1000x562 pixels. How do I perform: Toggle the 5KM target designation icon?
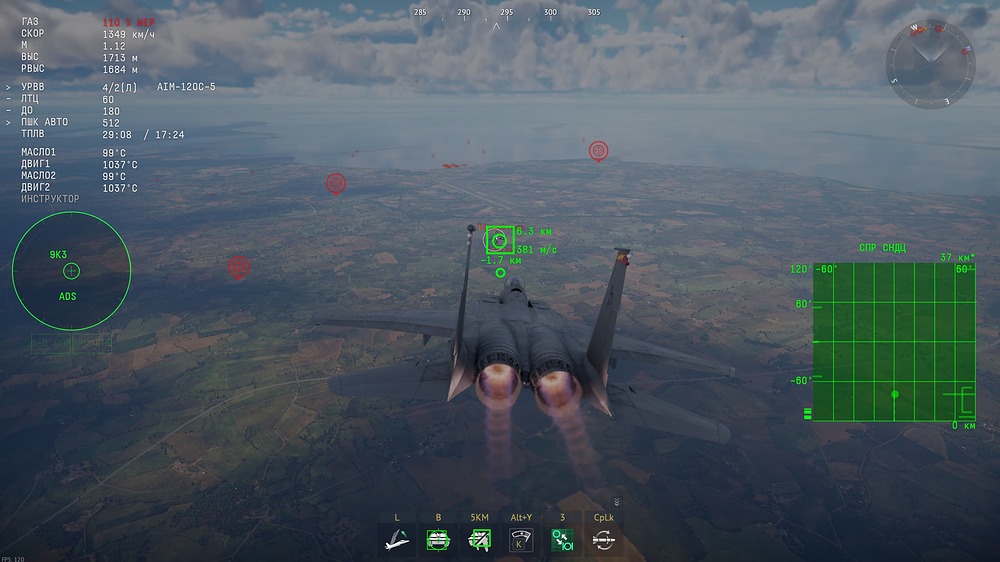[479, 540]
